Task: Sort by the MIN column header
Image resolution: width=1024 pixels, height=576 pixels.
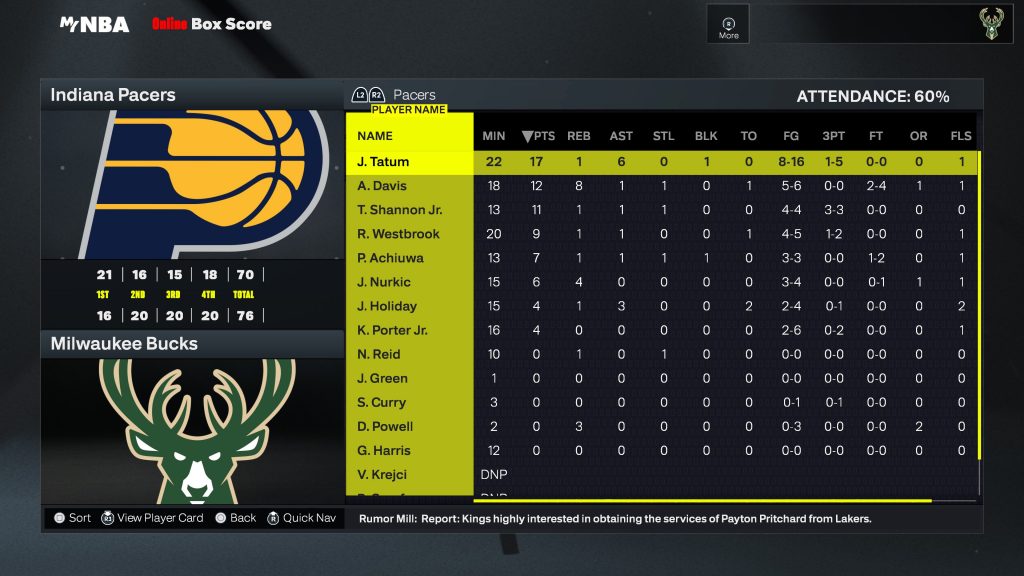Action: click(493, 136)
